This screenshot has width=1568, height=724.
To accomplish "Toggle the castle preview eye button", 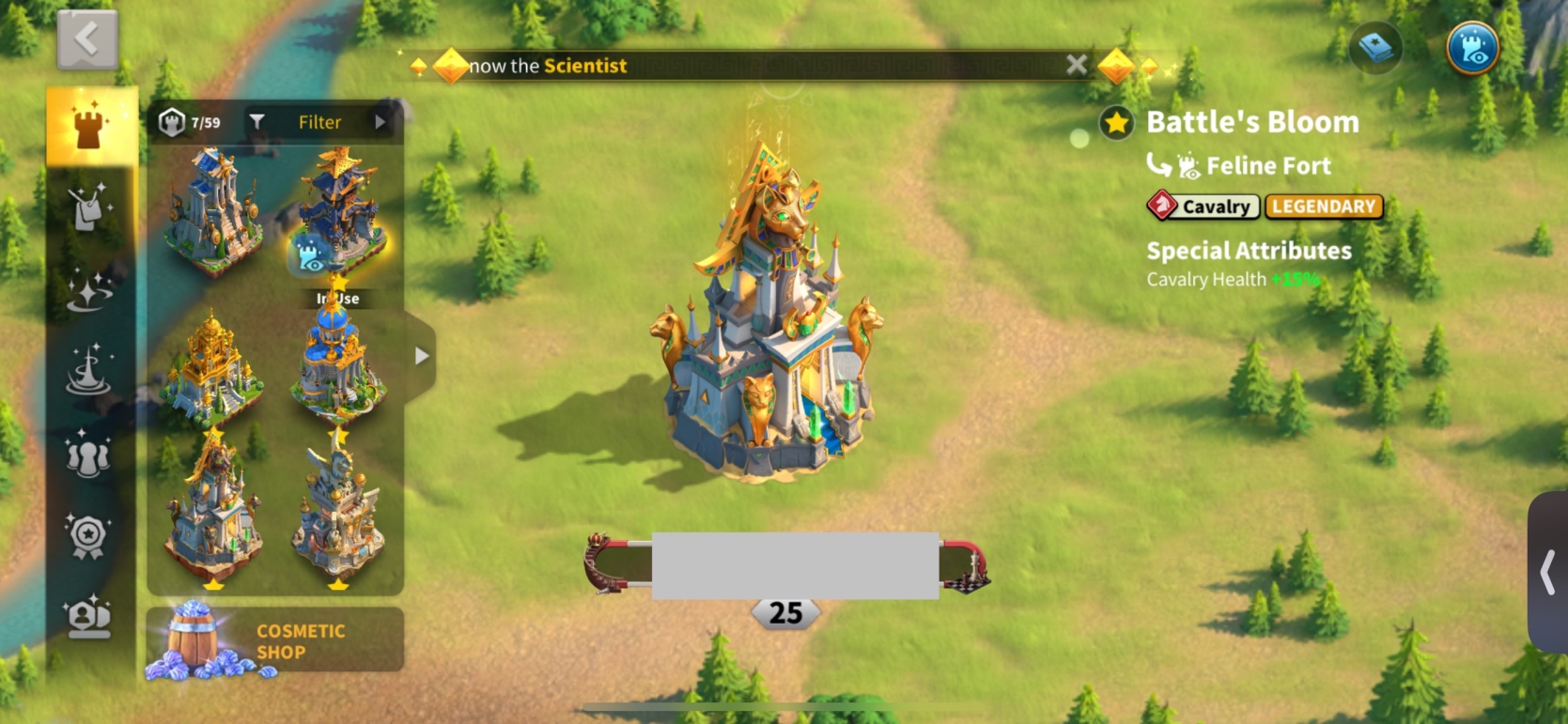I will [x=1472, y=49].
